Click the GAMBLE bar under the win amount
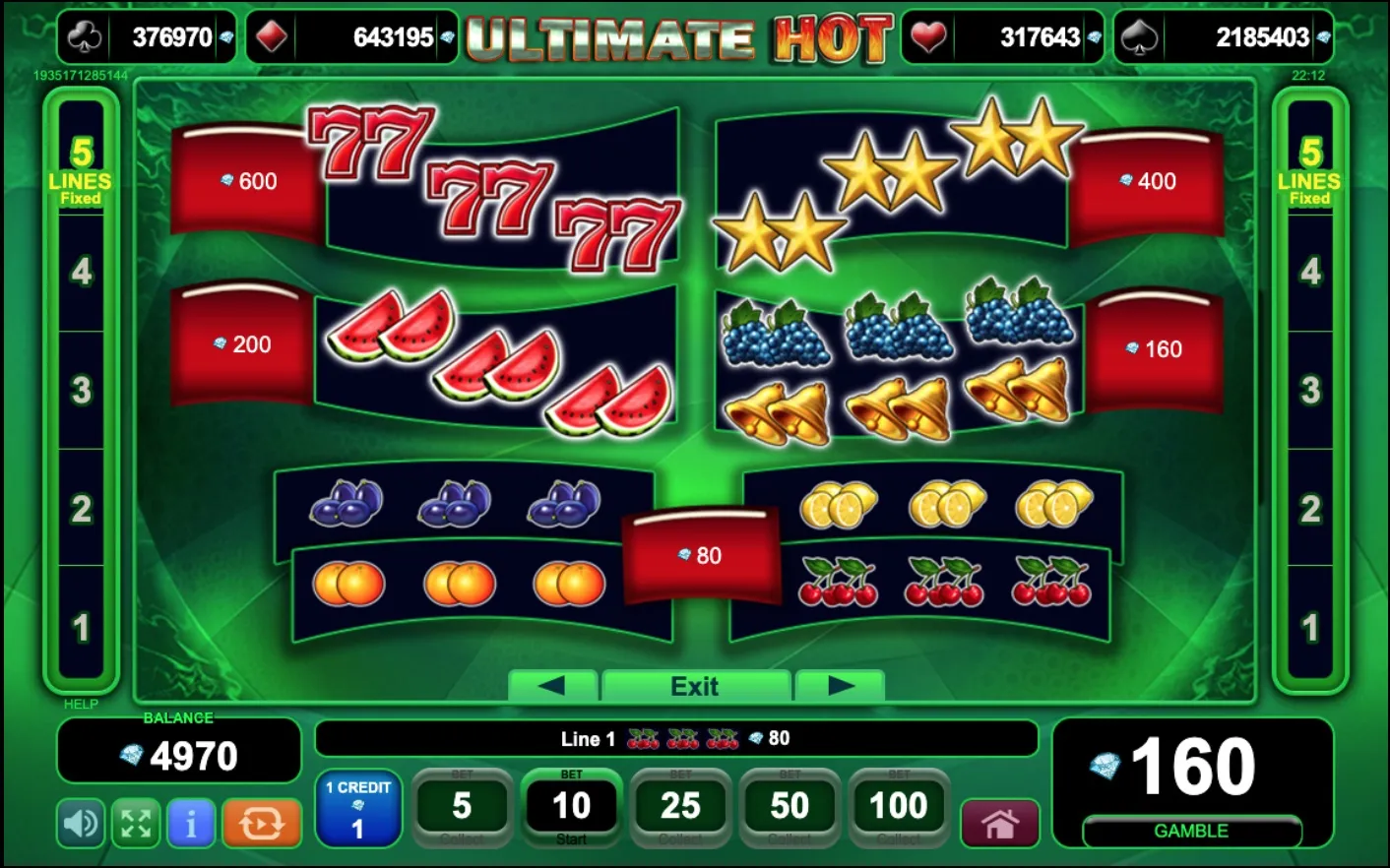The image size is (1390, 868). 1191,831
